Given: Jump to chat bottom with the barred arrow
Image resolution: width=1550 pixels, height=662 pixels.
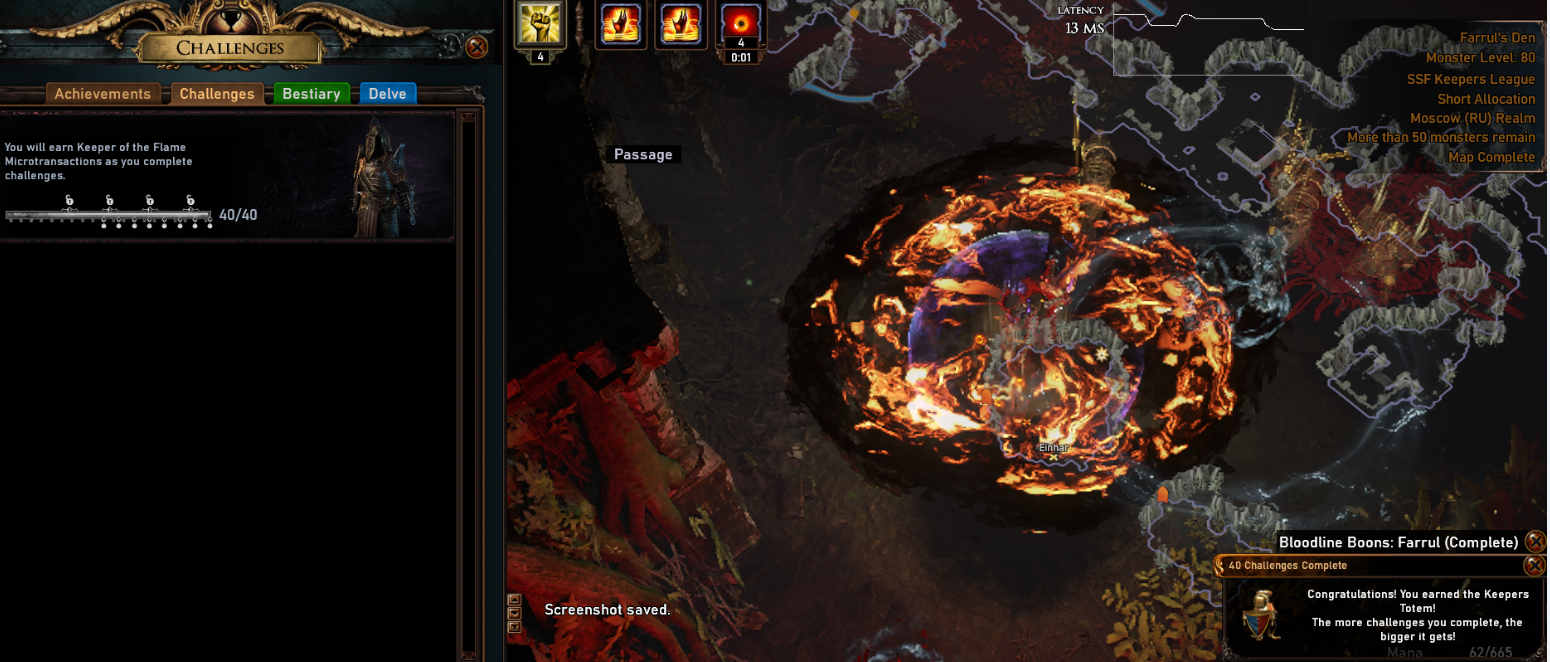Looking at the screenshot, I should tap(514, 628).
